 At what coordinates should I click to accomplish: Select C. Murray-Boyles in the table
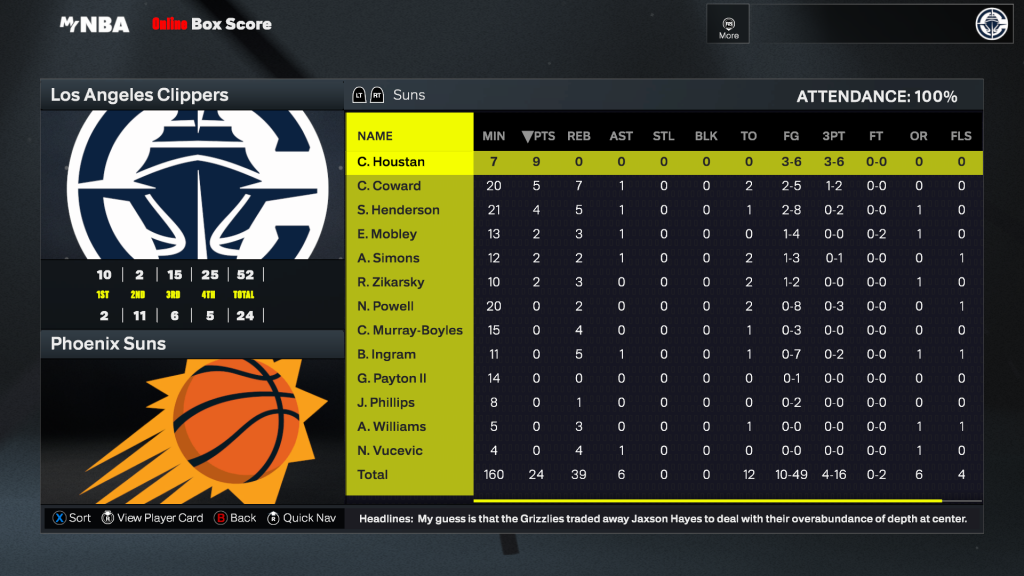(410, 330)
